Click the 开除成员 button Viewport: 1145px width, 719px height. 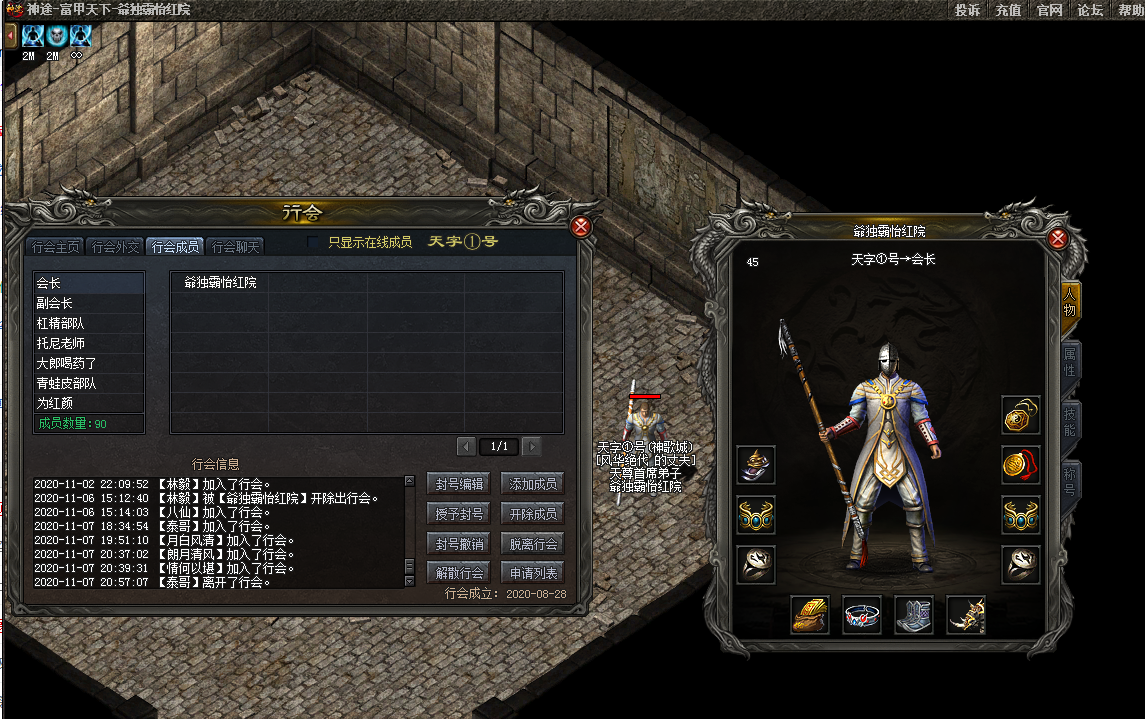point(531,514)
